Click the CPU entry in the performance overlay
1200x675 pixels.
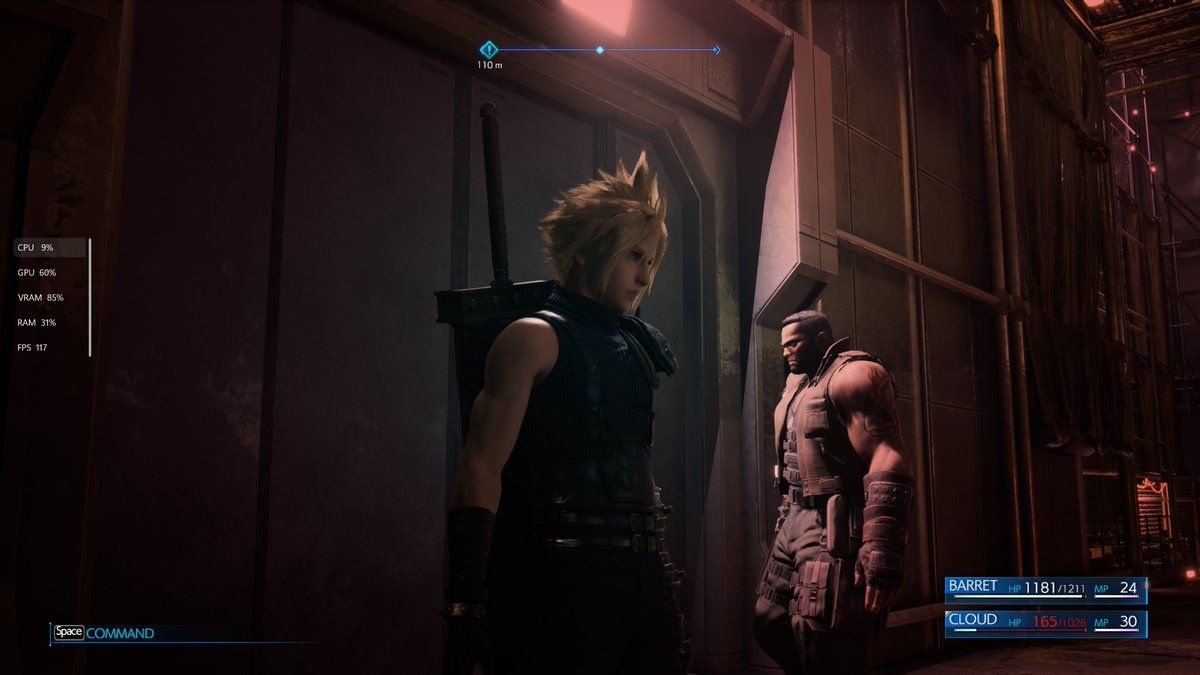point(36,247)
